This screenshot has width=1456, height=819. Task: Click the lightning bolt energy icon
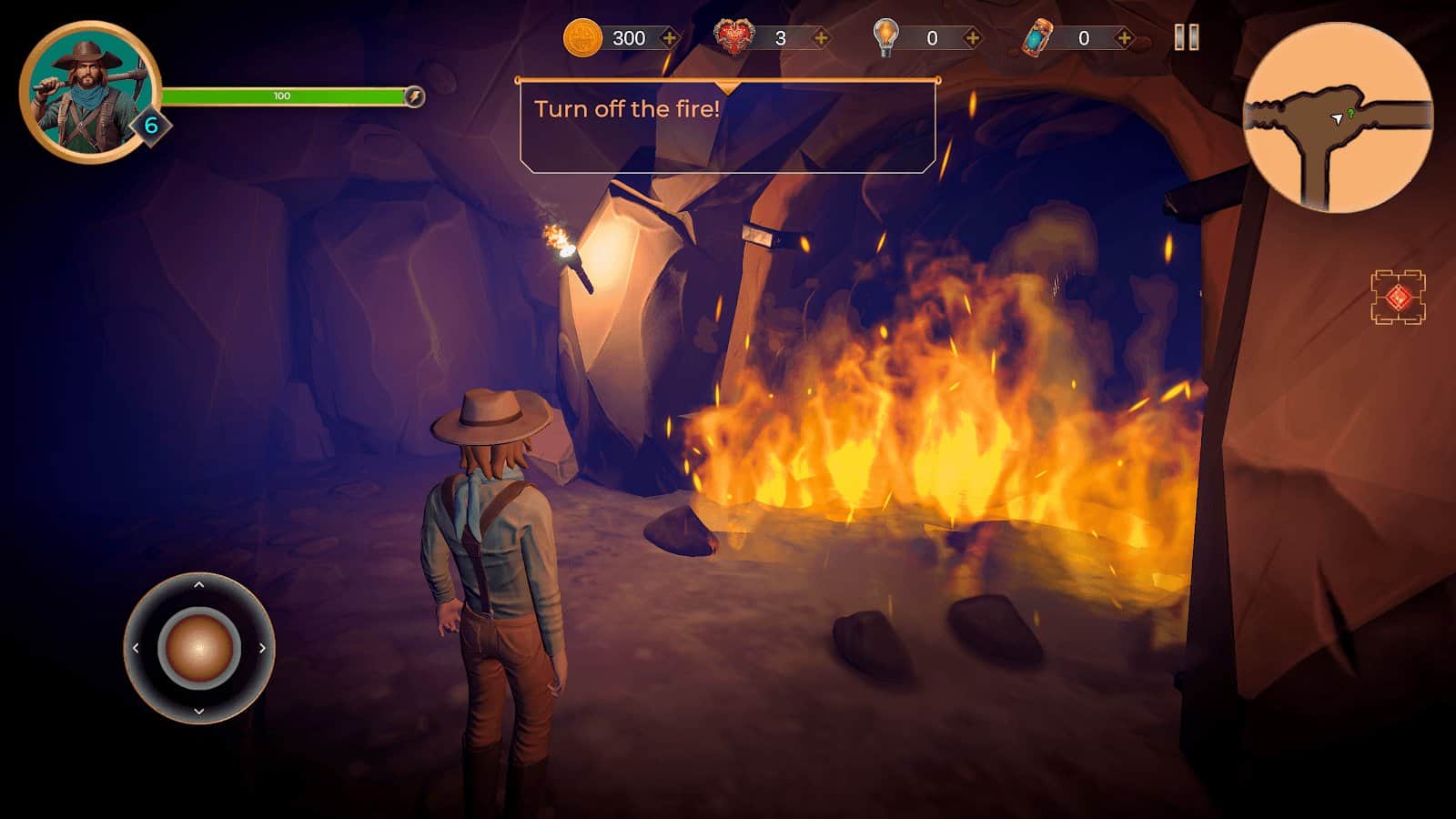414,96
